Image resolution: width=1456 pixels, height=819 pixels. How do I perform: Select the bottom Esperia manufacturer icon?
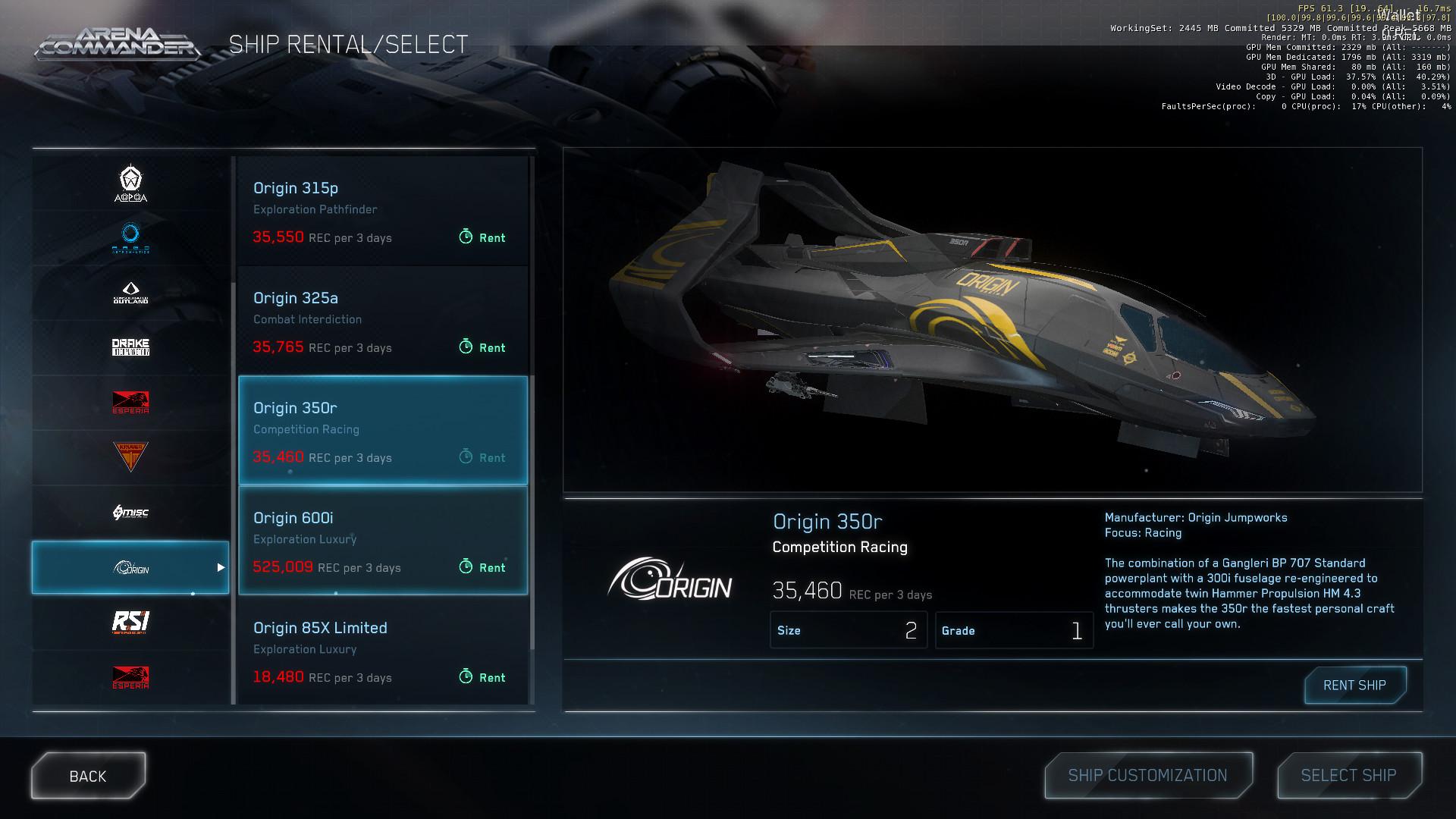tap(130, 677)
